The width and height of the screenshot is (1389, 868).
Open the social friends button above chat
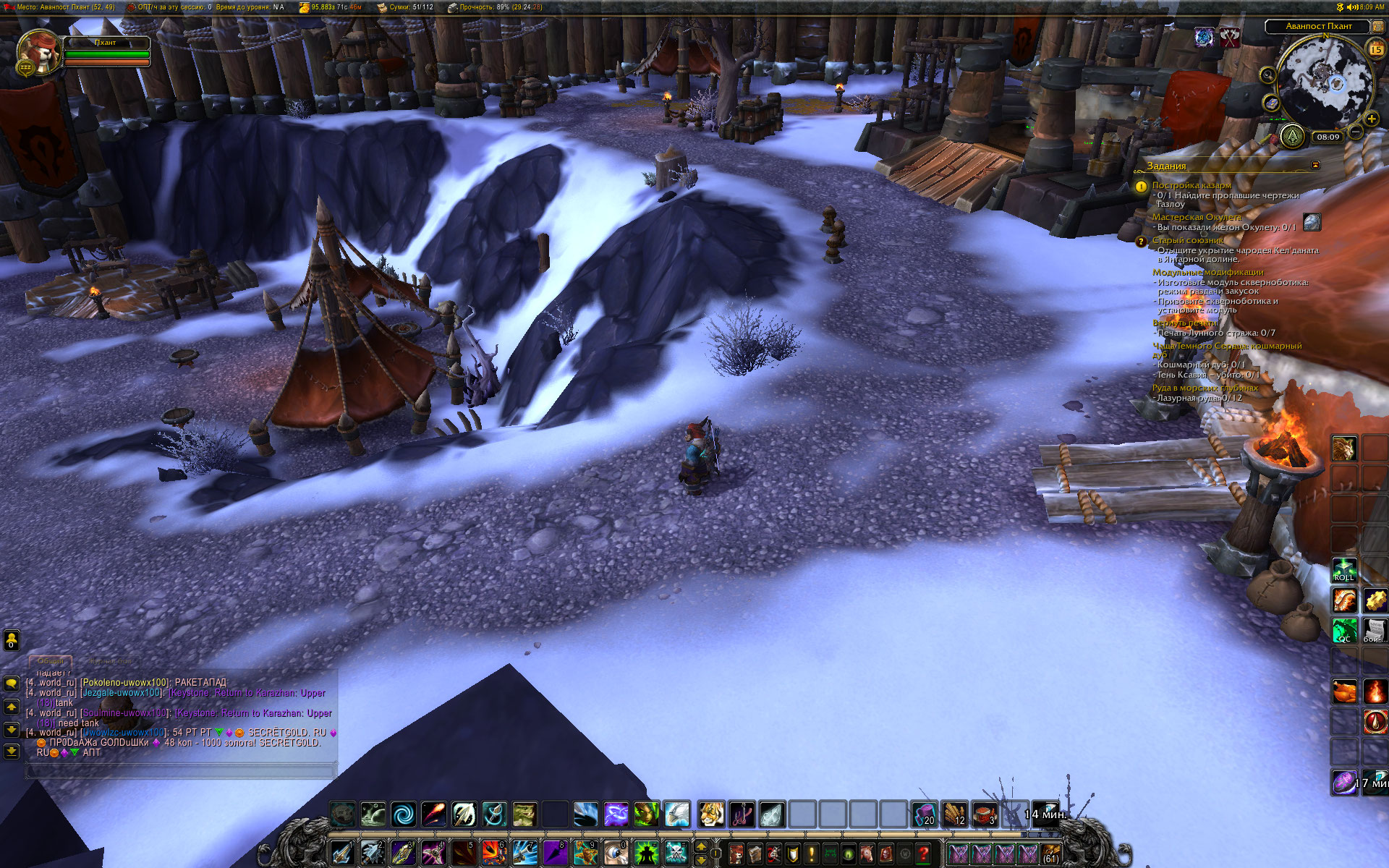[x=12, y=640]
